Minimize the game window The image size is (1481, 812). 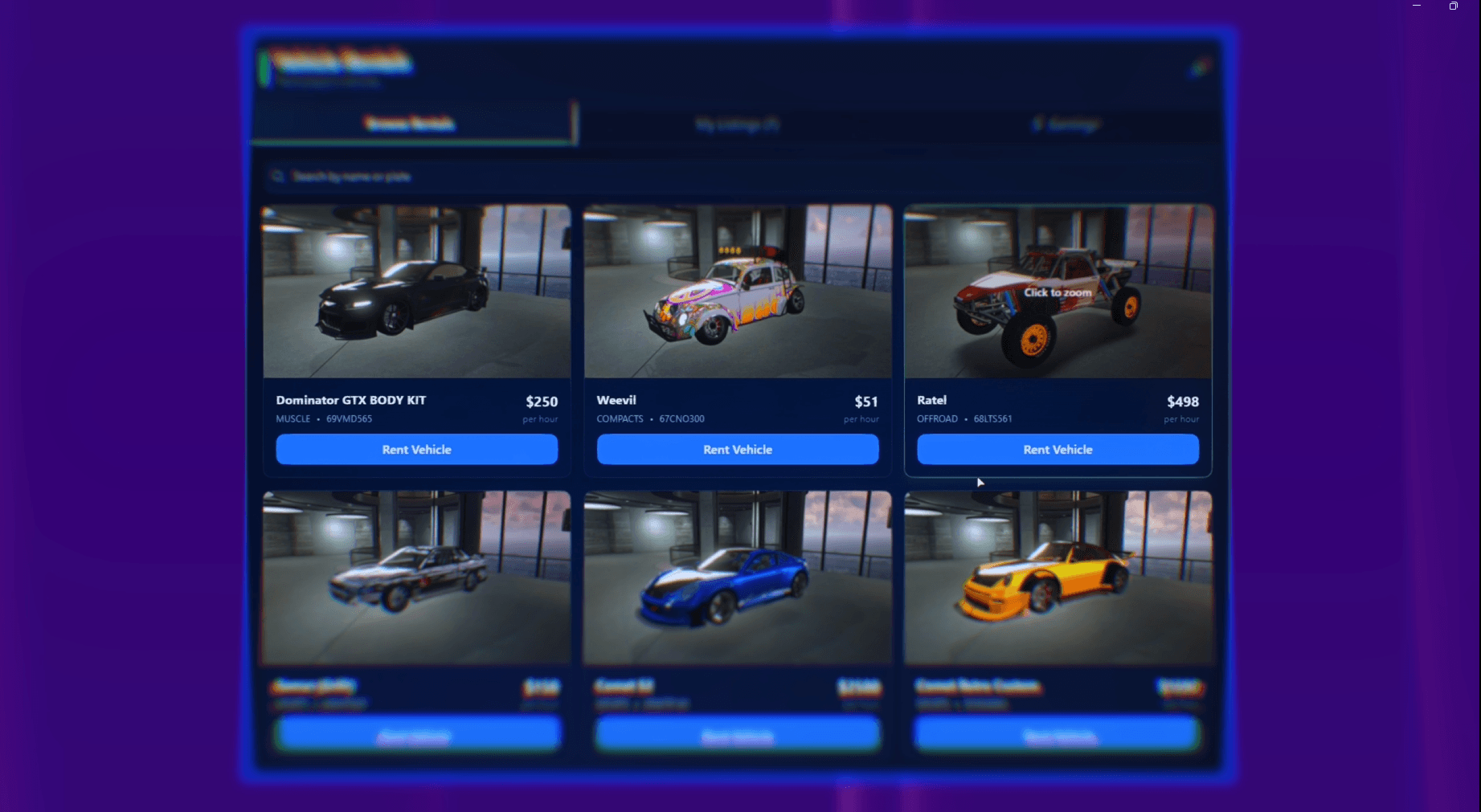pyautogui.click(x=1417, y=6)
